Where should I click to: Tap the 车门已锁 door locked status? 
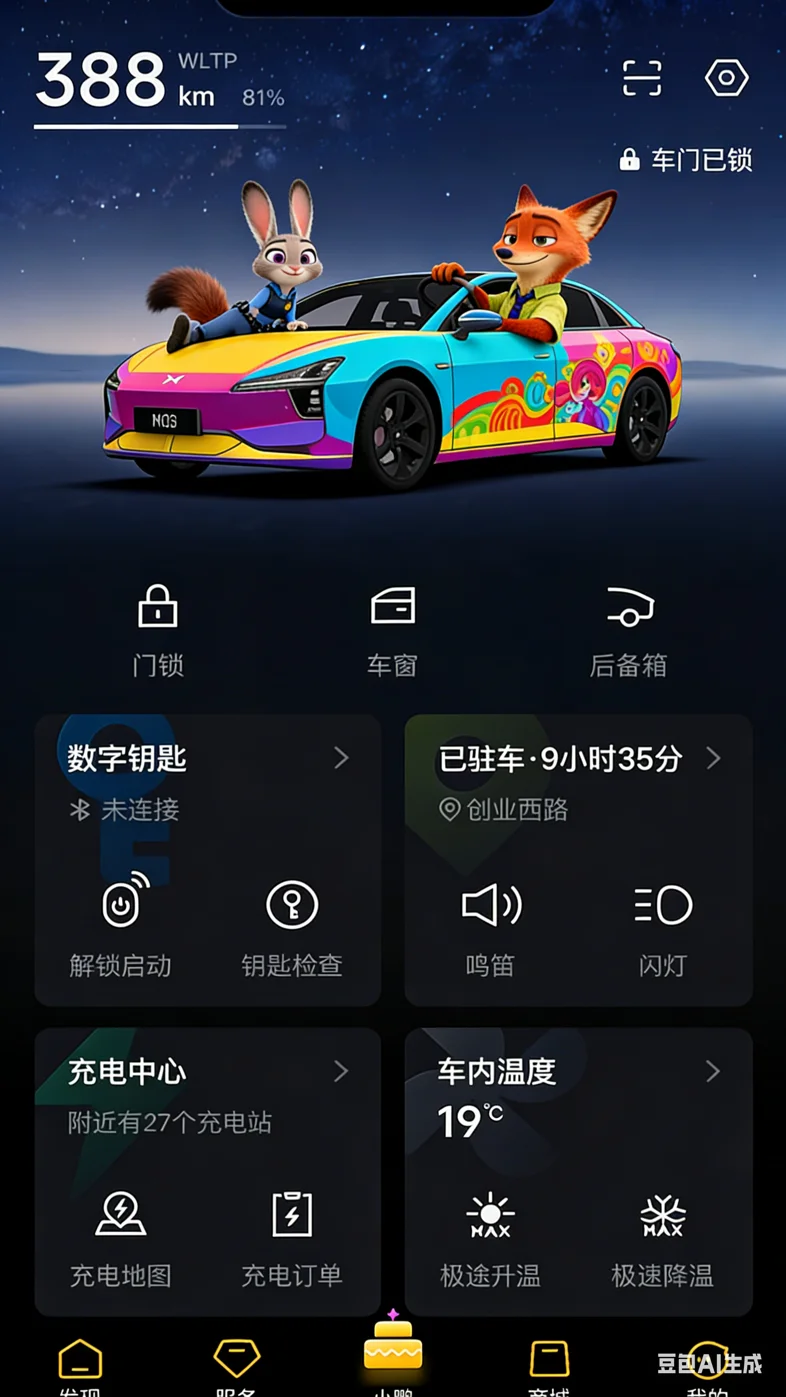pos(686,160)
